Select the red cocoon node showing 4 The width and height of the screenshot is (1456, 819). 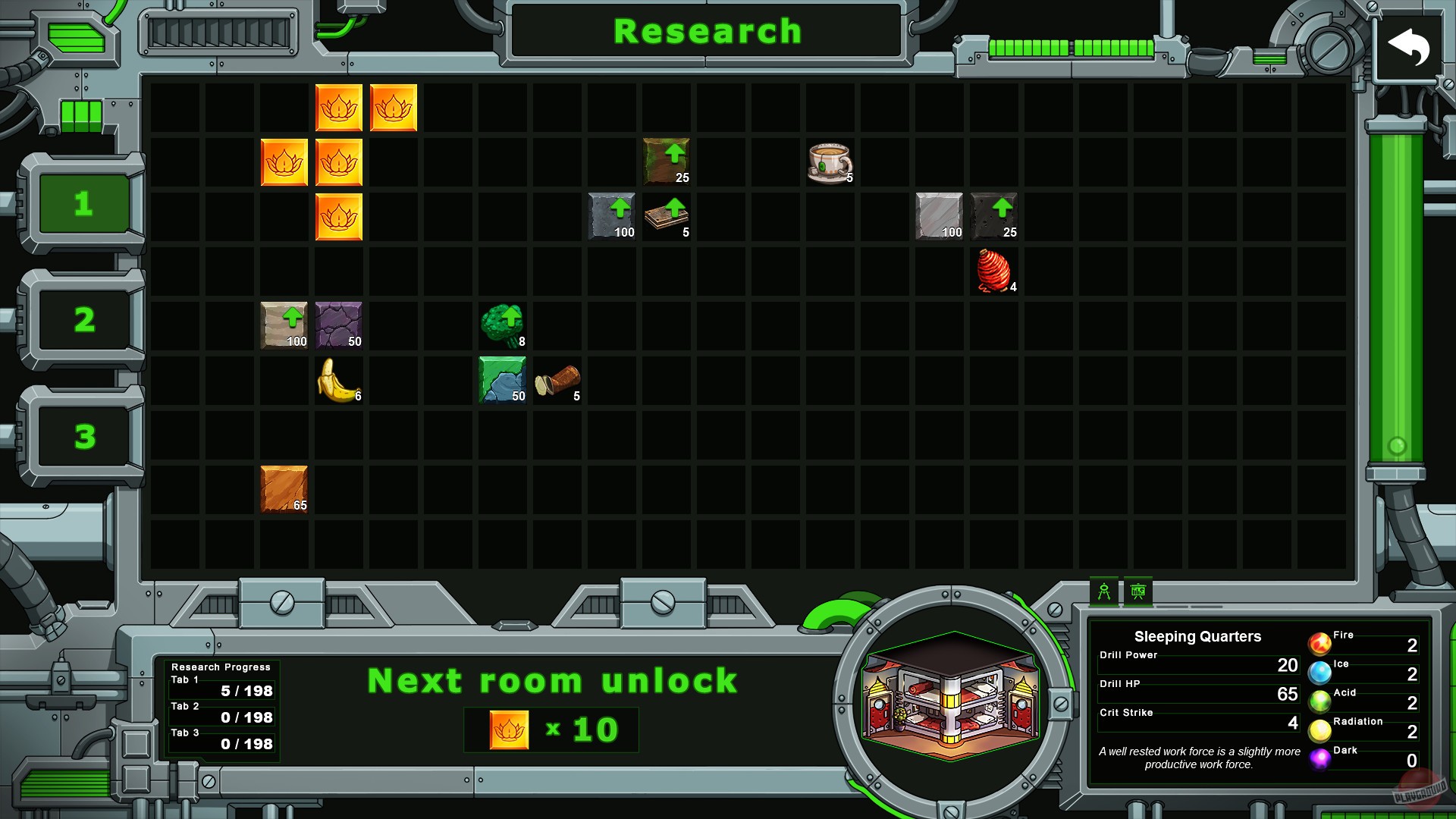[x=994, y=271]
